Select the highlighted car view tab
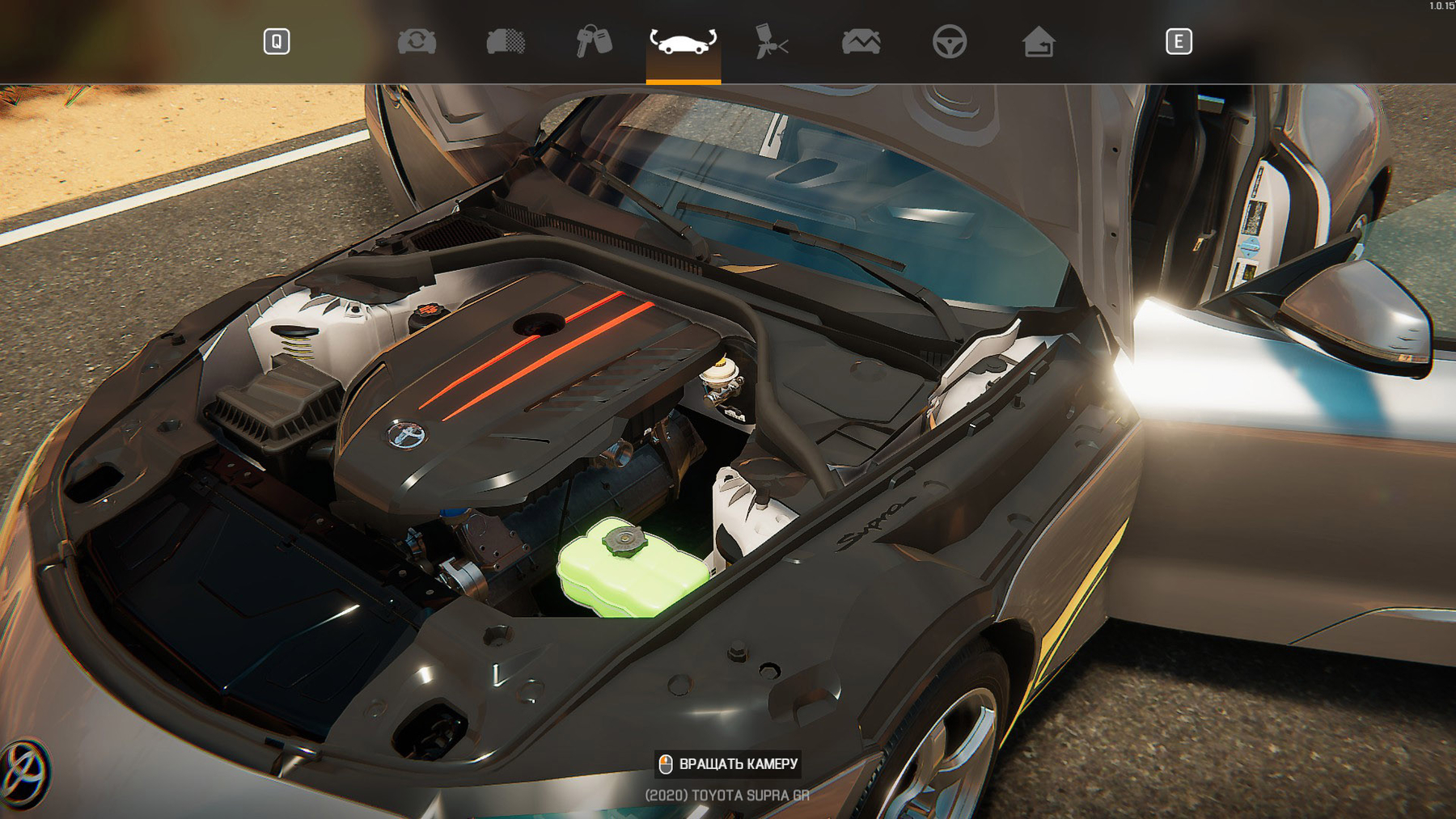Screen dimensions: 1456x819 (x=683, y=41)
